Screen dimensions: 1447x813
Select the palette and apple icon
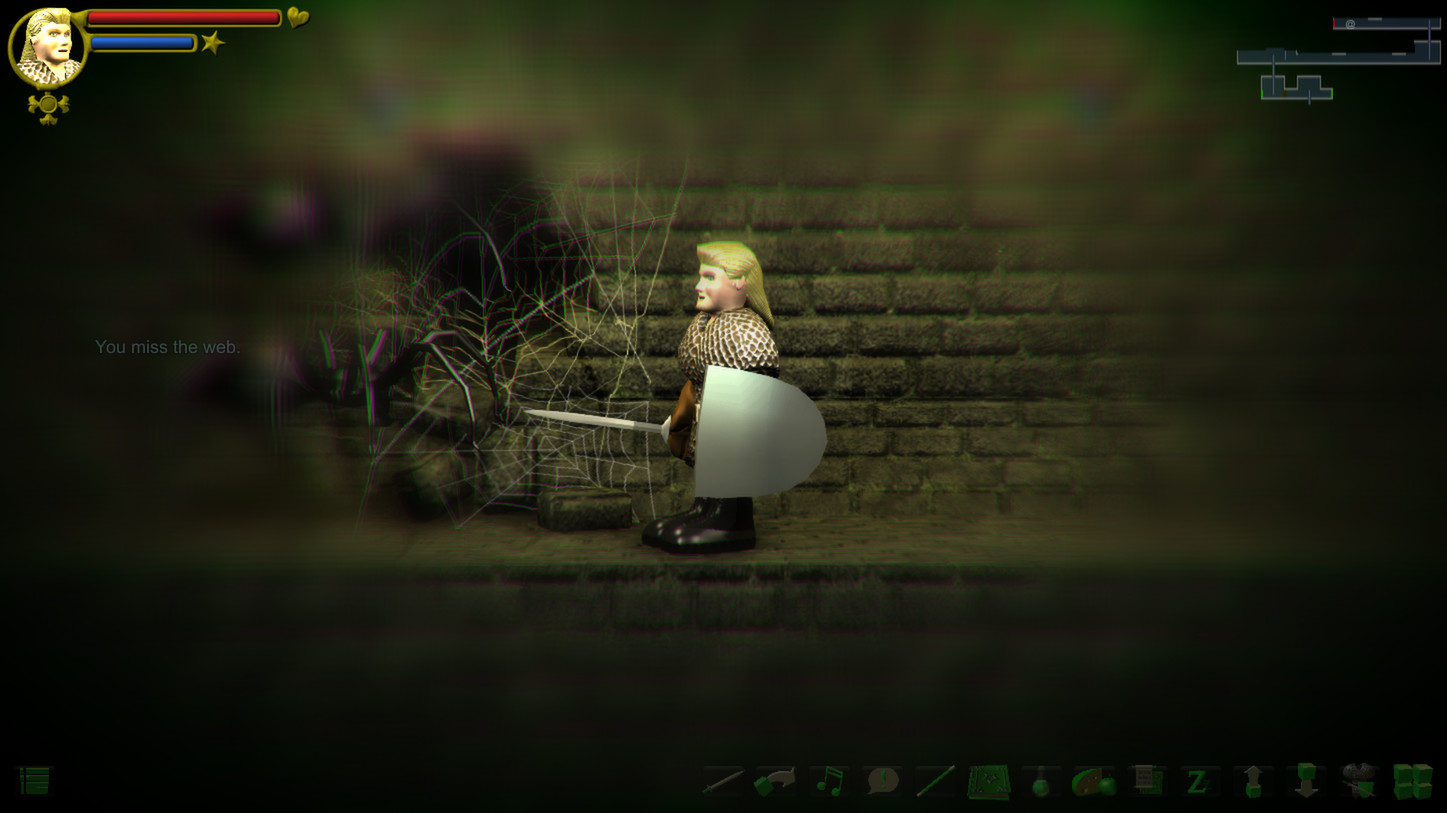pyautogui.click(x=1092, y=781)
